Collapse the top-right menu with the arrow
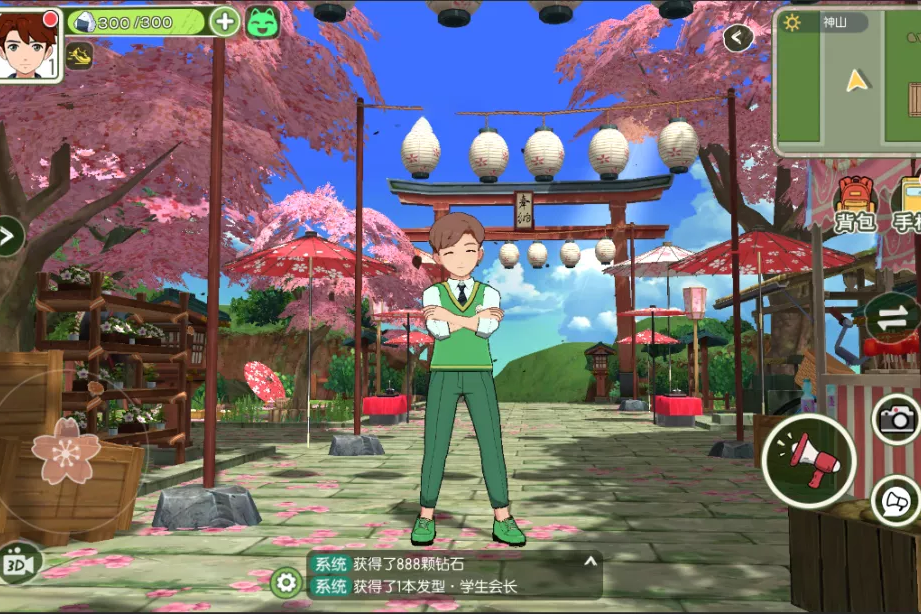 coord(738,38)
